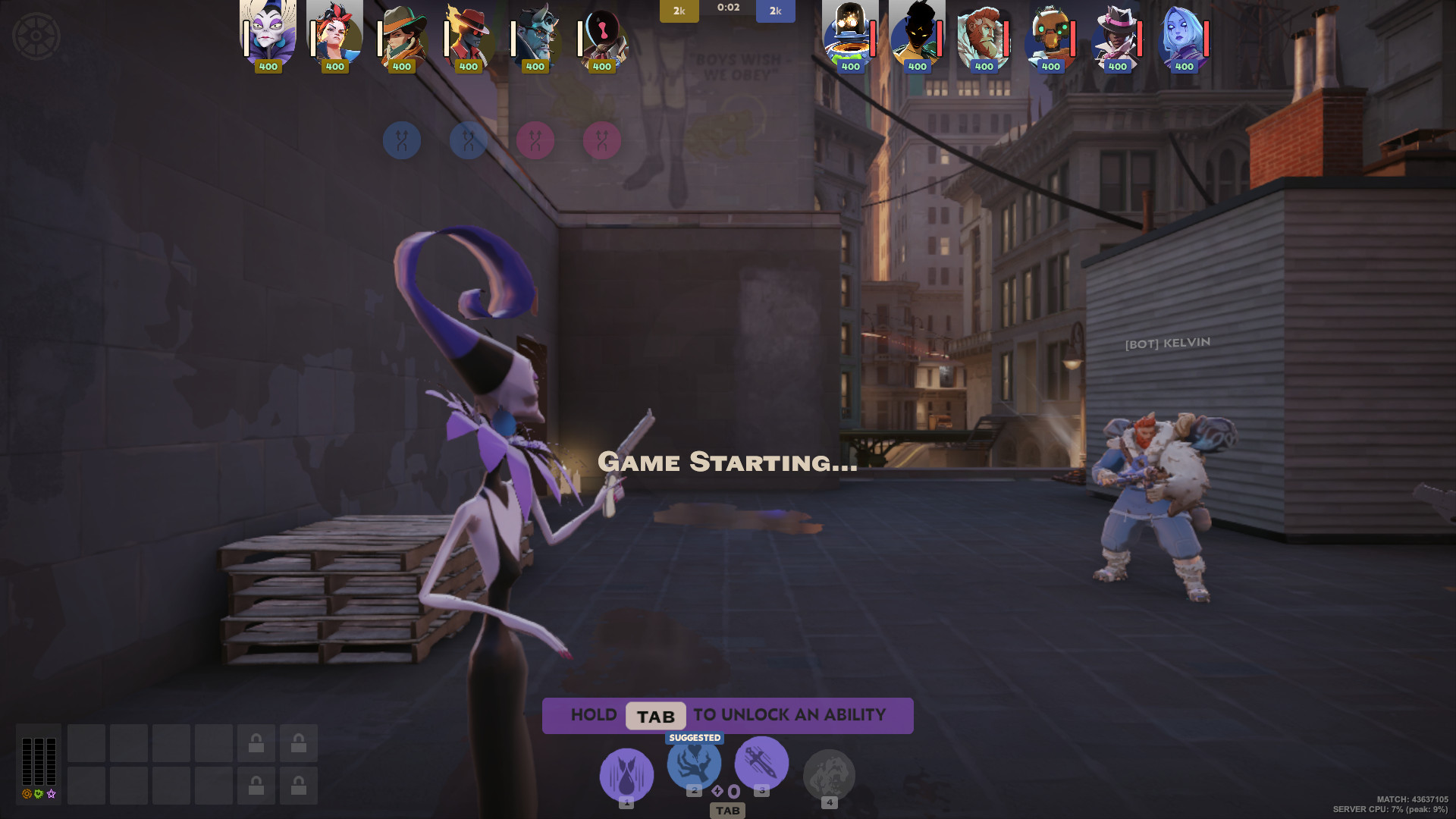Open Eudora's portrait at far left
The height and width of the screenshot is (819, 1456).
(268, 34)
